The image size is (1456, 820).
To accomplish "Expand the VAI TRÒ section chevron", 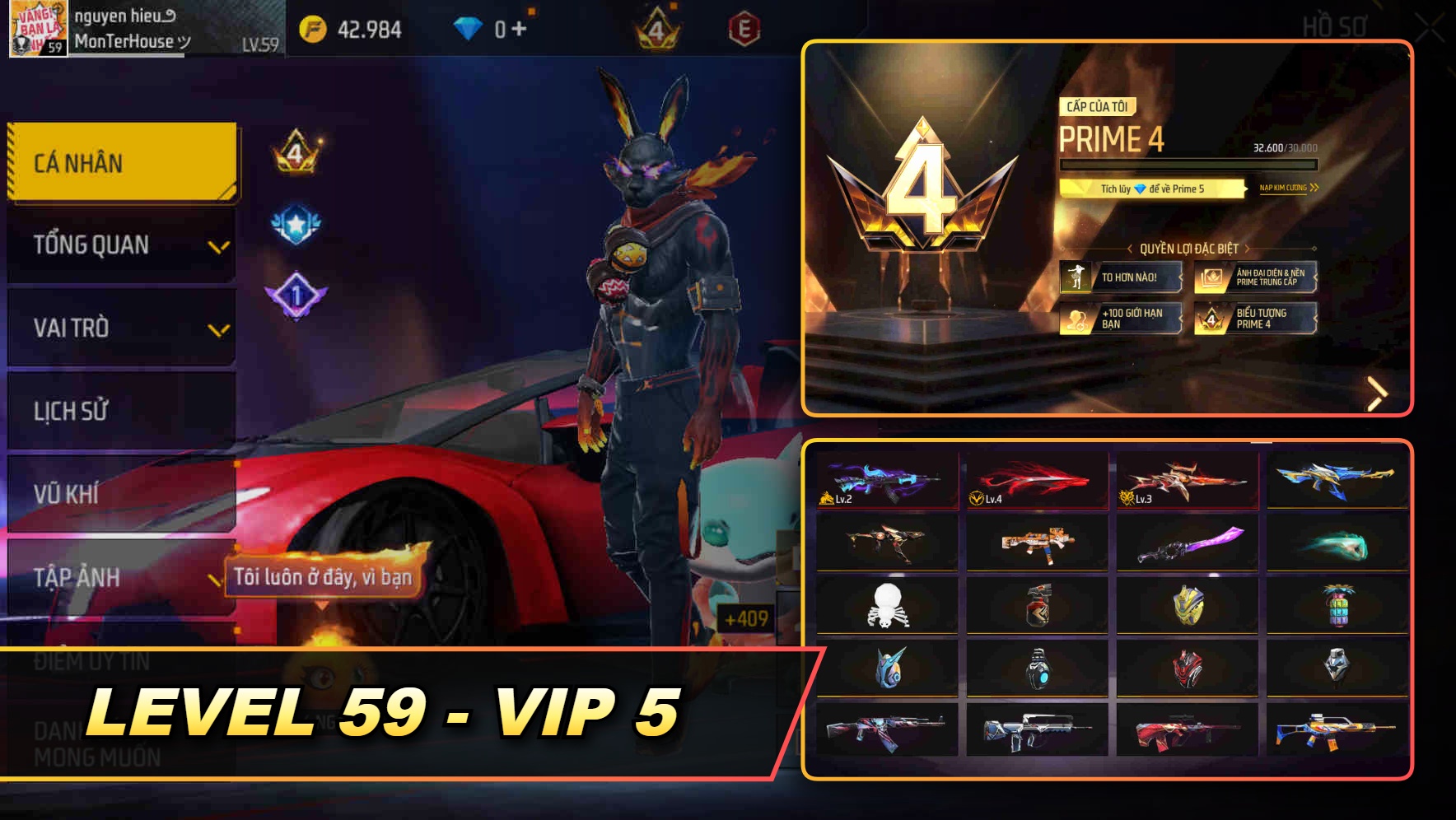I will tap(219, 329).
